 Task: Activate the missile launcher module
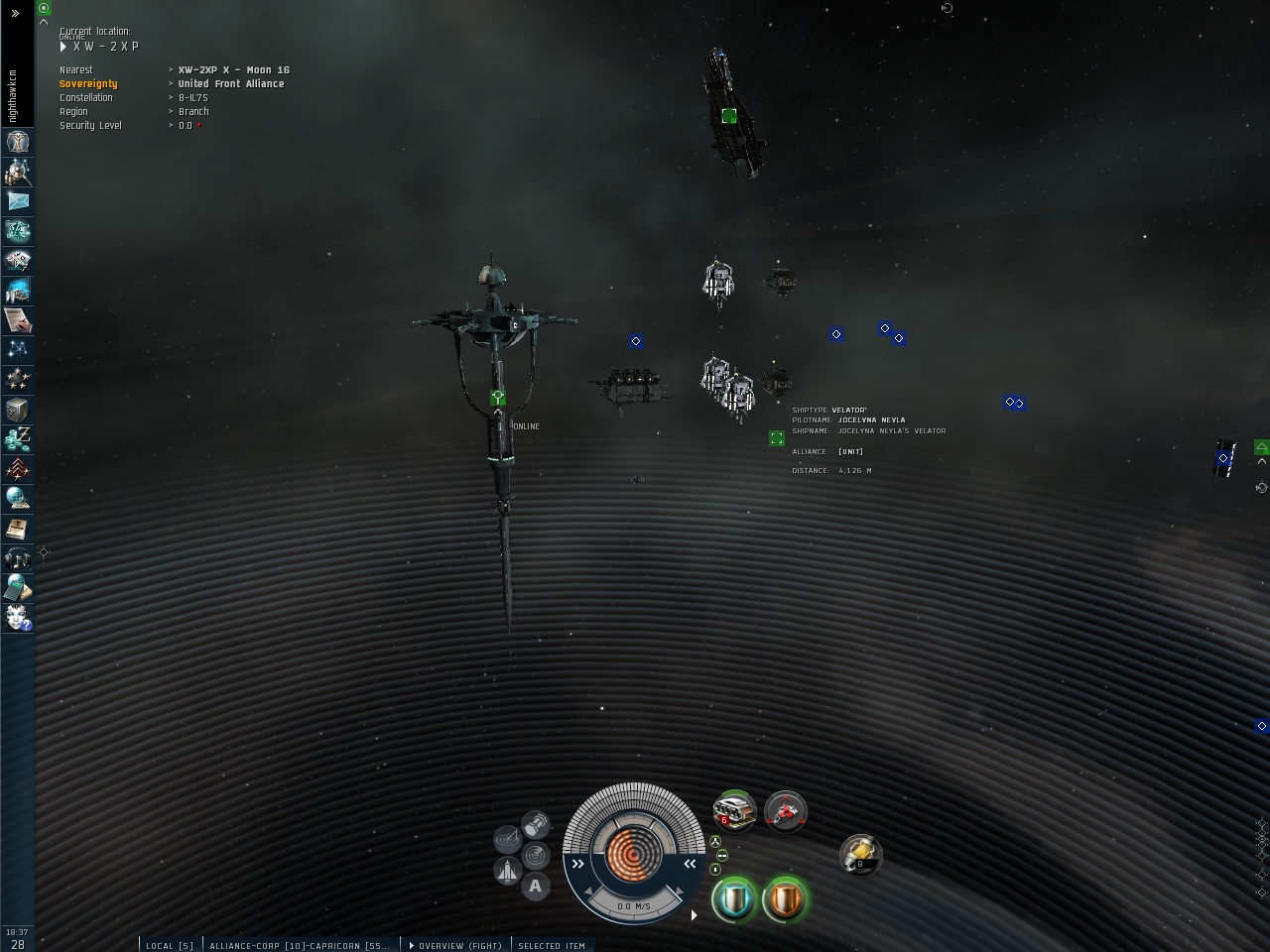pyautogui.click(x=734, y=811)
